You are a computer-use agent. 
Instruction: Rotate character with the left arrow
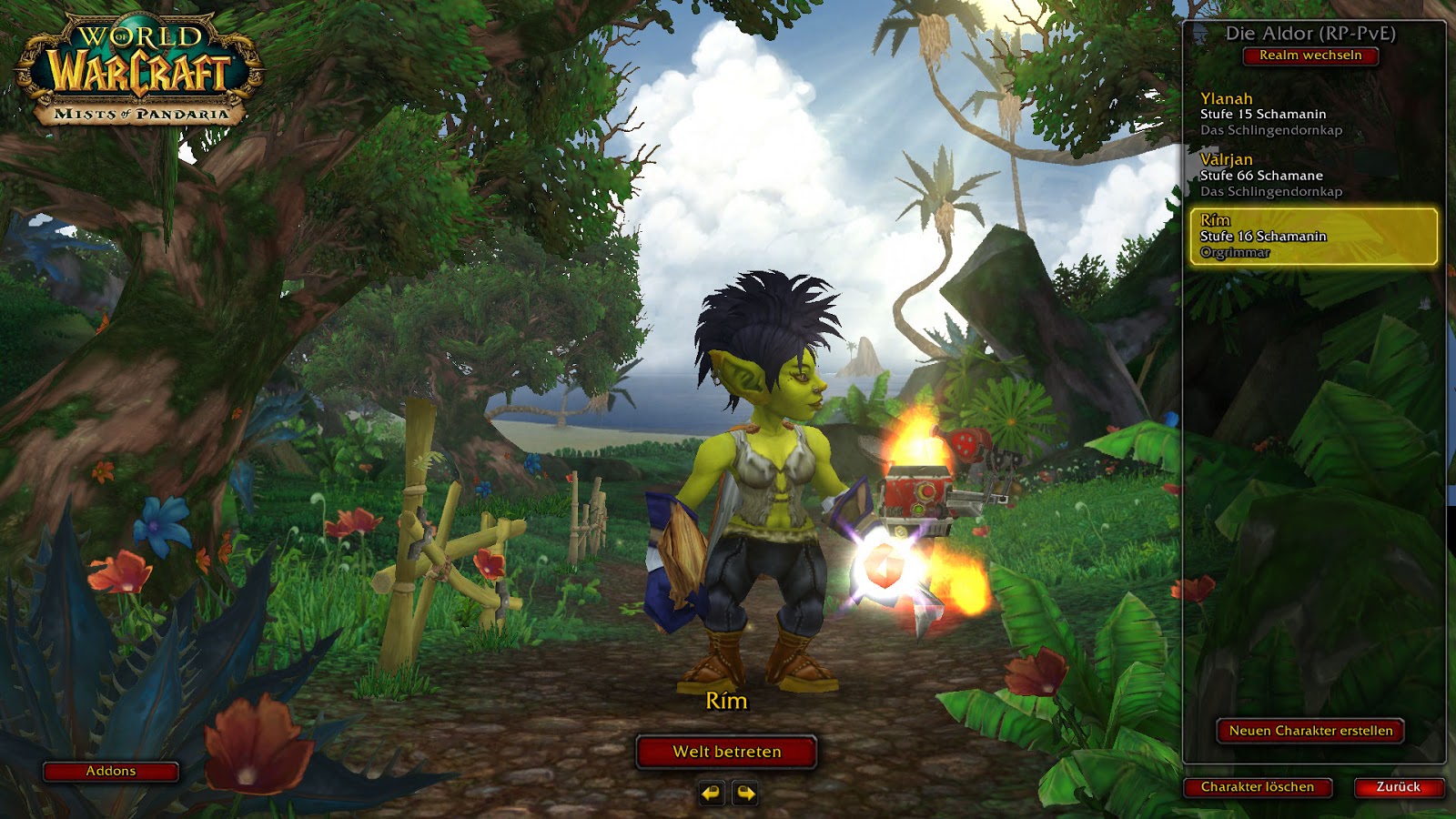pyautogui.click(x=711, y=794)
